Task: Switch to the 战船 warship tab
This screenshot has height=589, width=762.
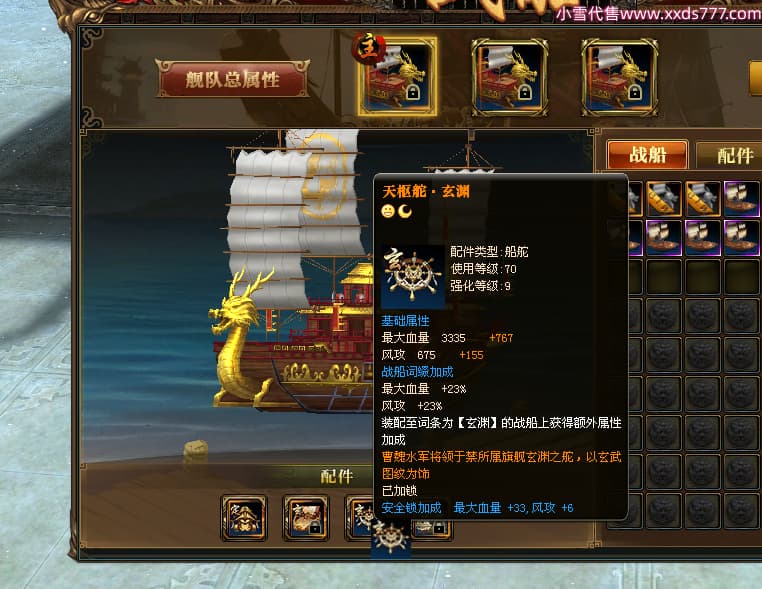Action: [647, 155]
